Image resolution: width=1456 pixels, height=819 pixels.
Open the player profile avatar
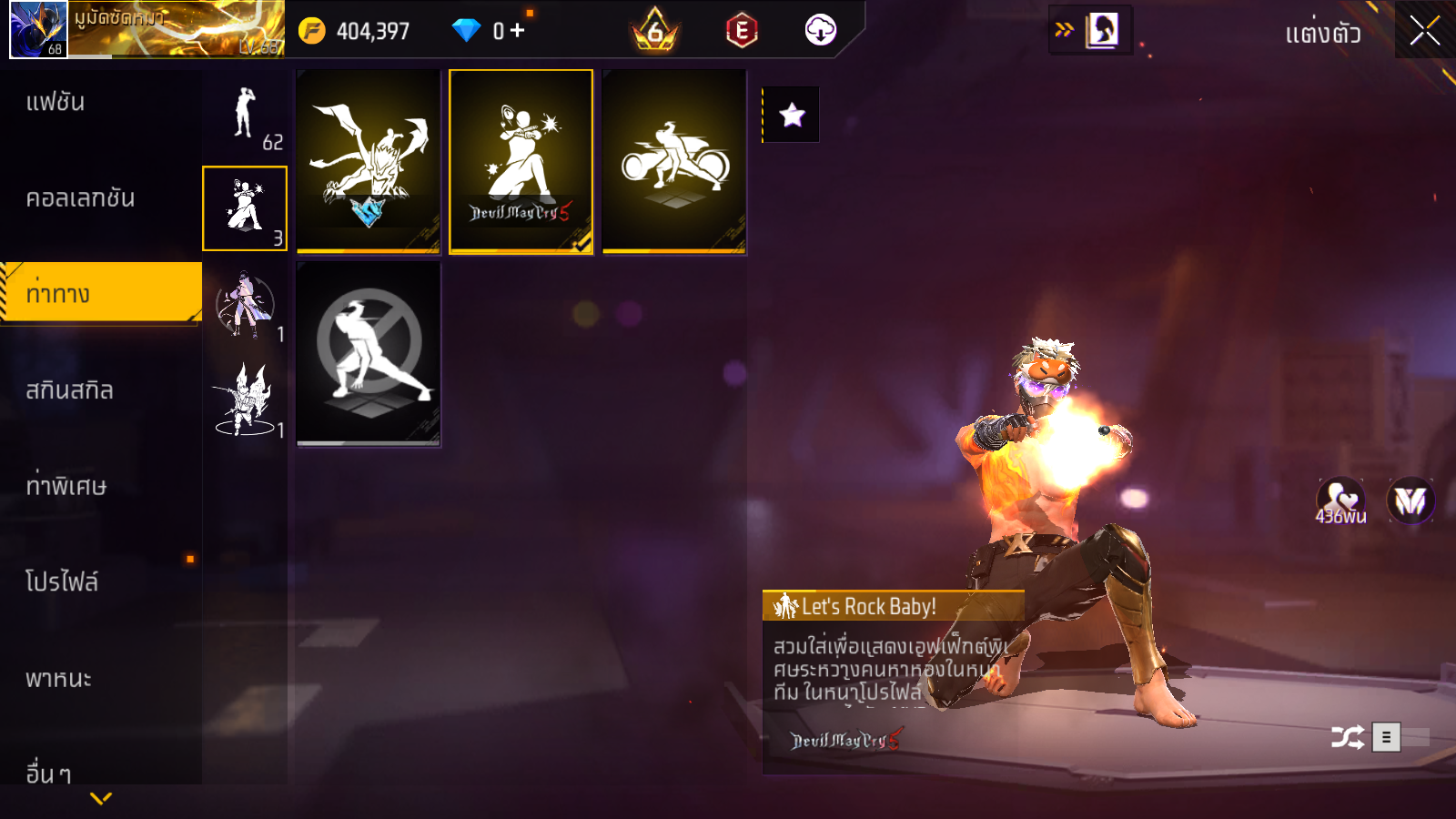38,29
